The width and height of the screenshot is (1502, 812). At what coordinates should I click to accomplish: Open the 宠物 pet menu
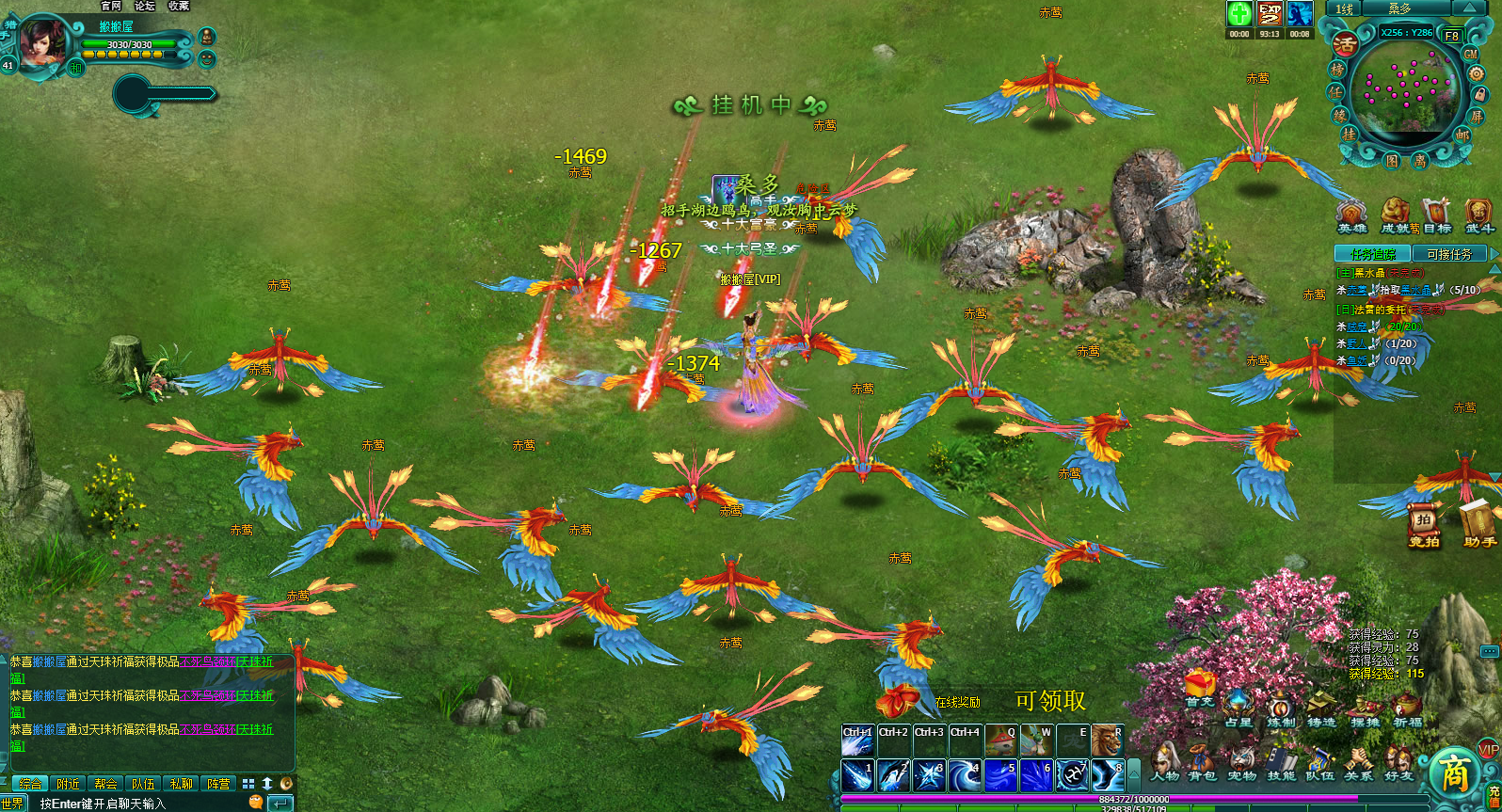click(x=1241, y=762)
